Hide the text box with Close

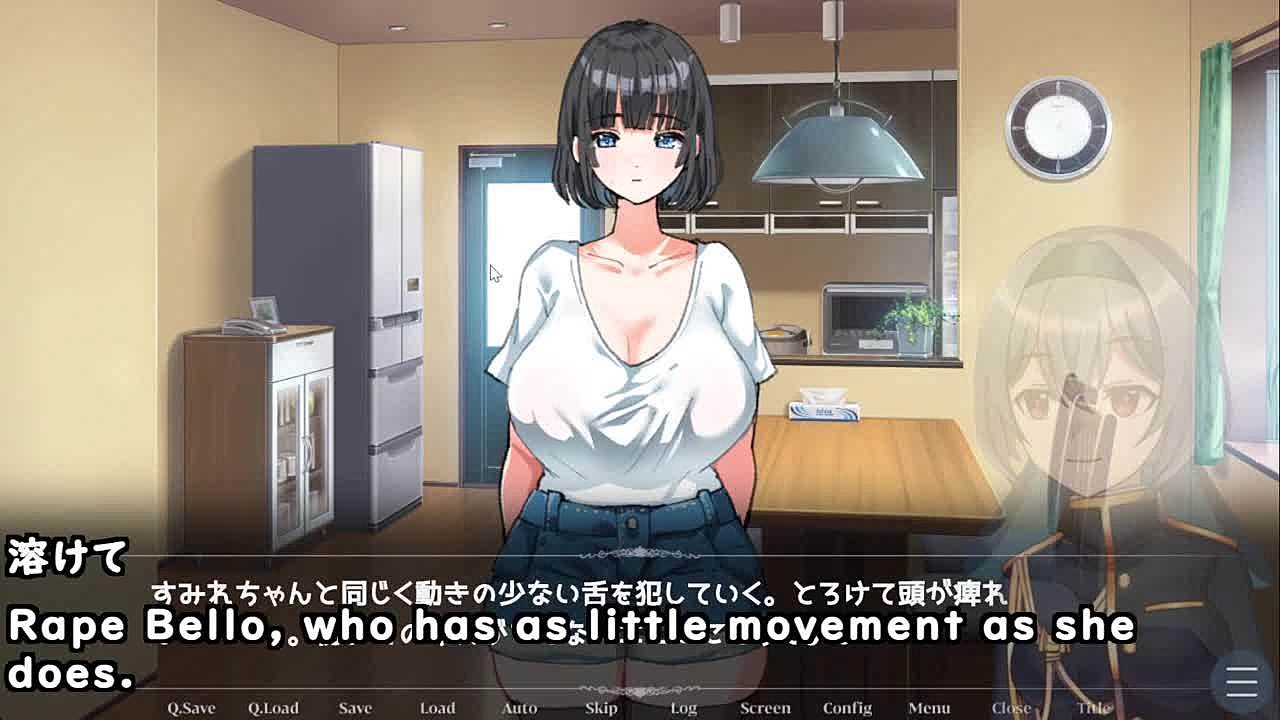(x=1011, y=708)
